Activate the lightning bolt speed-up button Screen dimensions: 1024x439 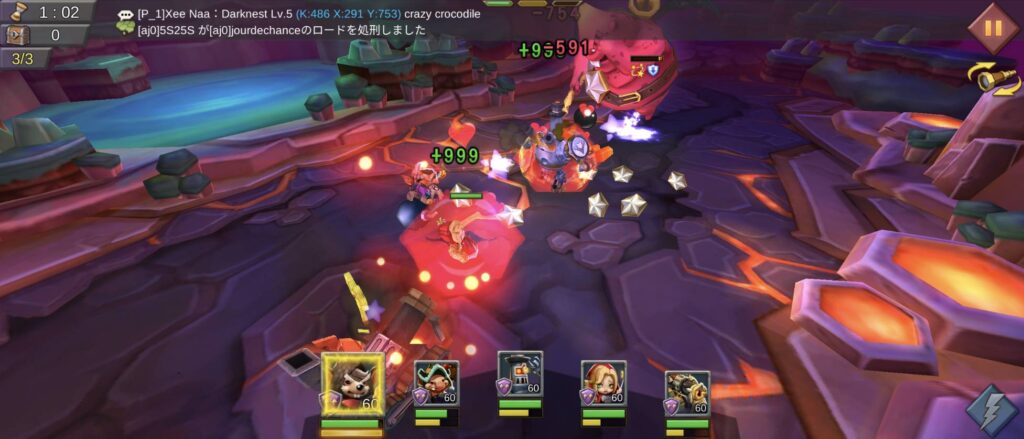coord(992,410)
